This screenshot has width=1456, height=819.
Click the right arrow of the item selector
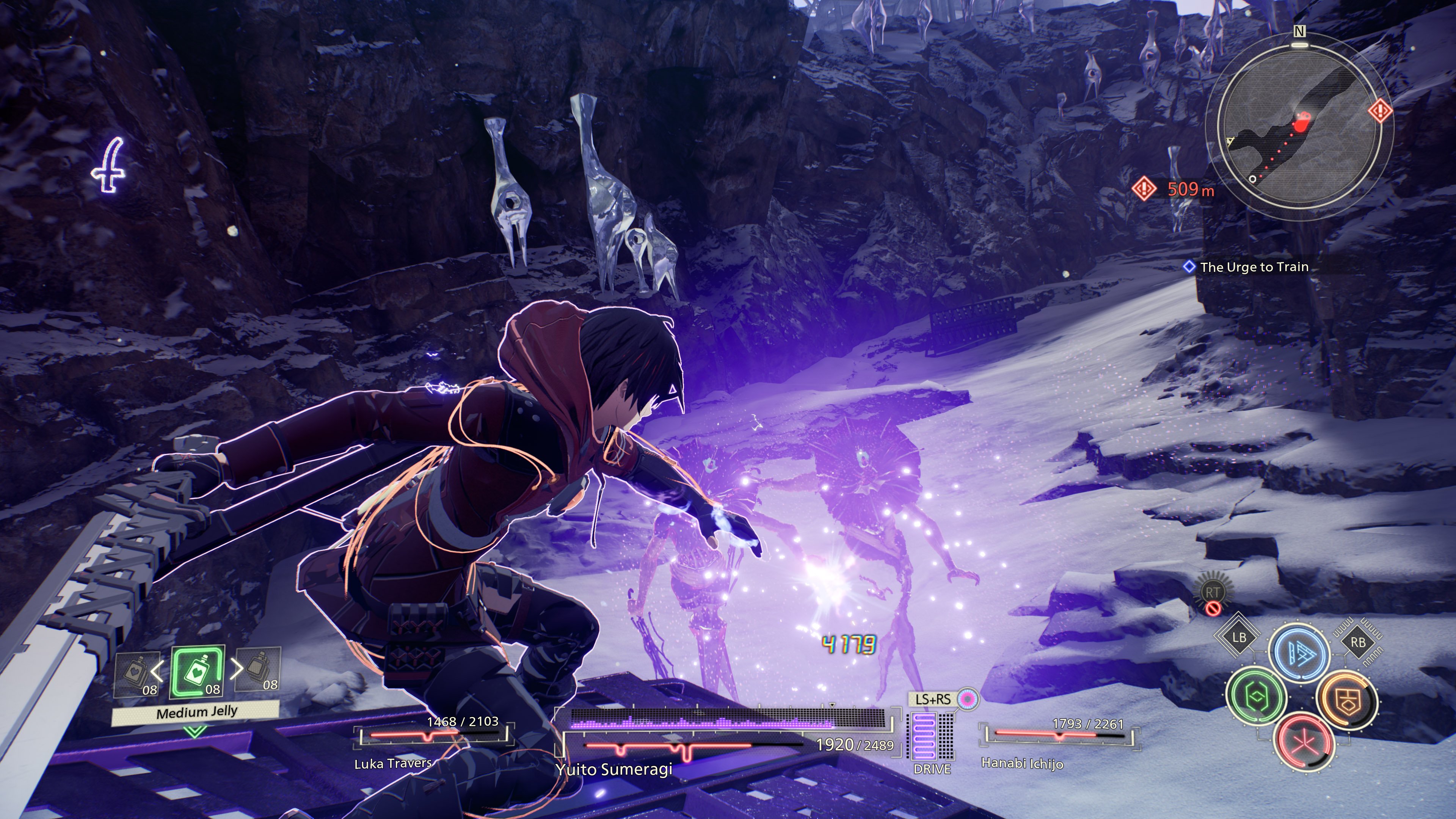click(x=237, y=670)
